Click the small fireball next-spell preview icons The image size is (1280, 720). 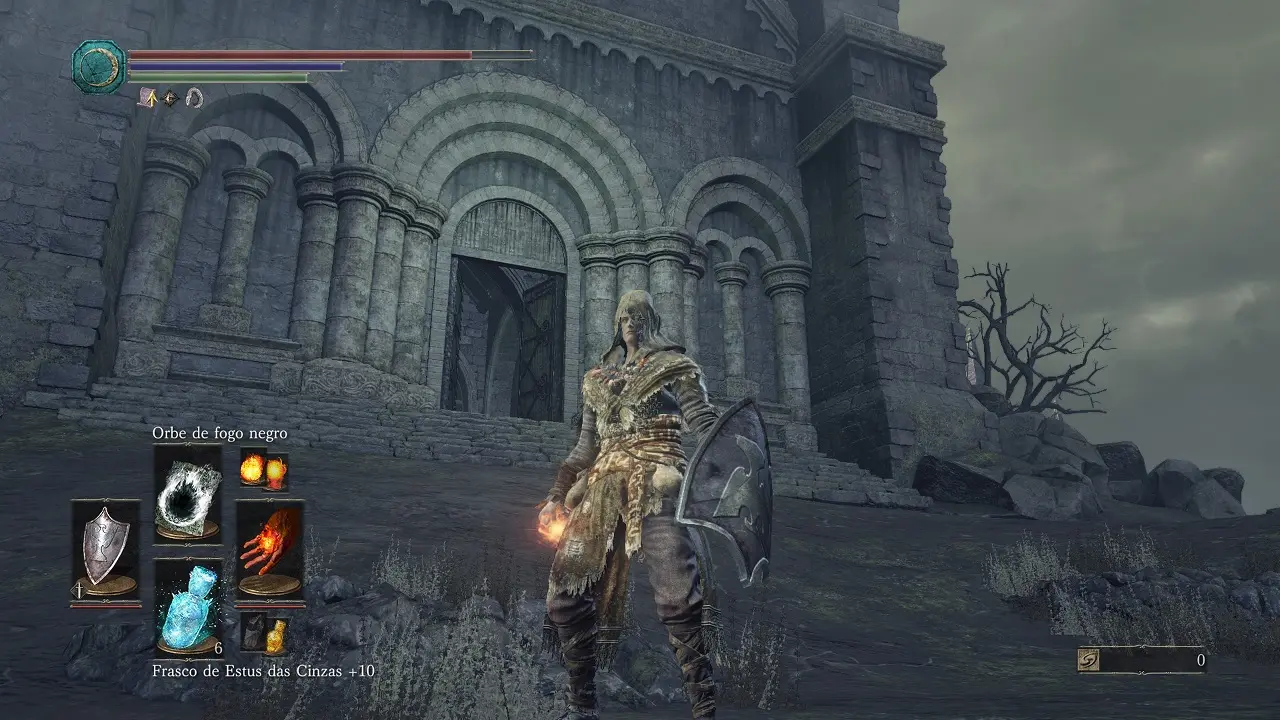[x=265, y=470]
